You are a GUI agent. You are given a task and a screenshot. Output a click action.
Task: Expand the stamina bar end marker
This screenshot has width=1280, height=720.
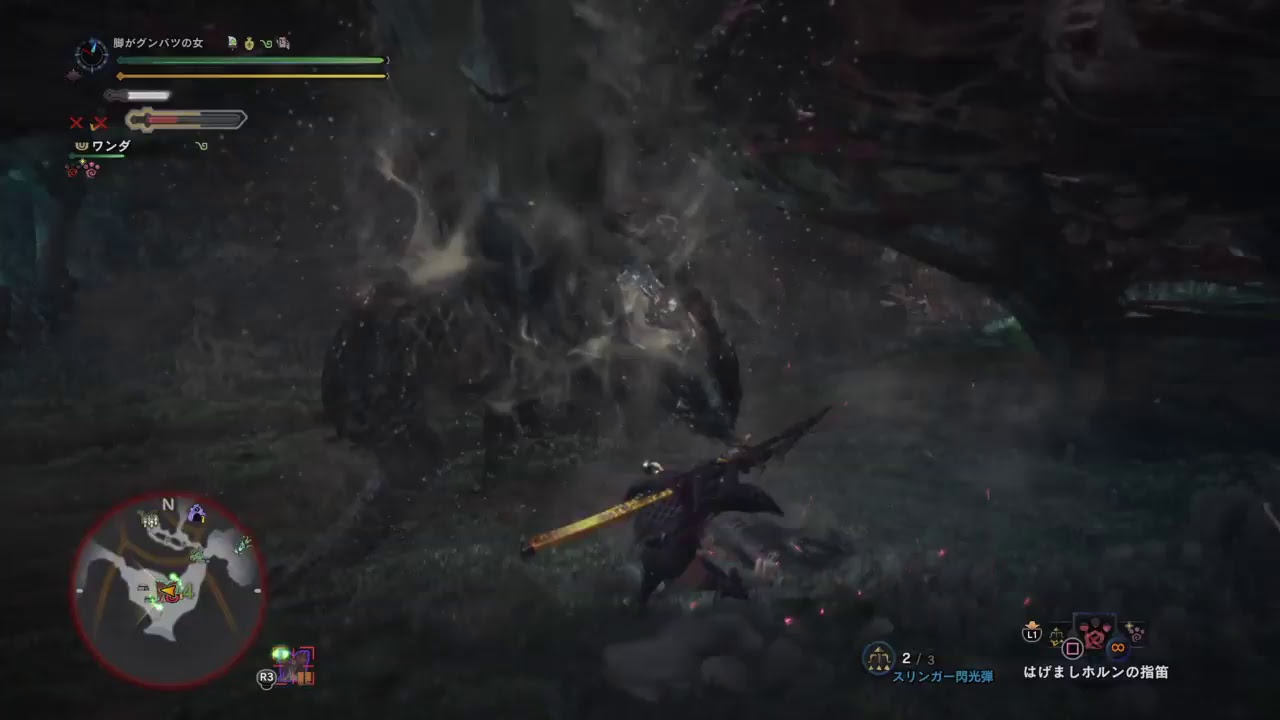pos(386,75)
